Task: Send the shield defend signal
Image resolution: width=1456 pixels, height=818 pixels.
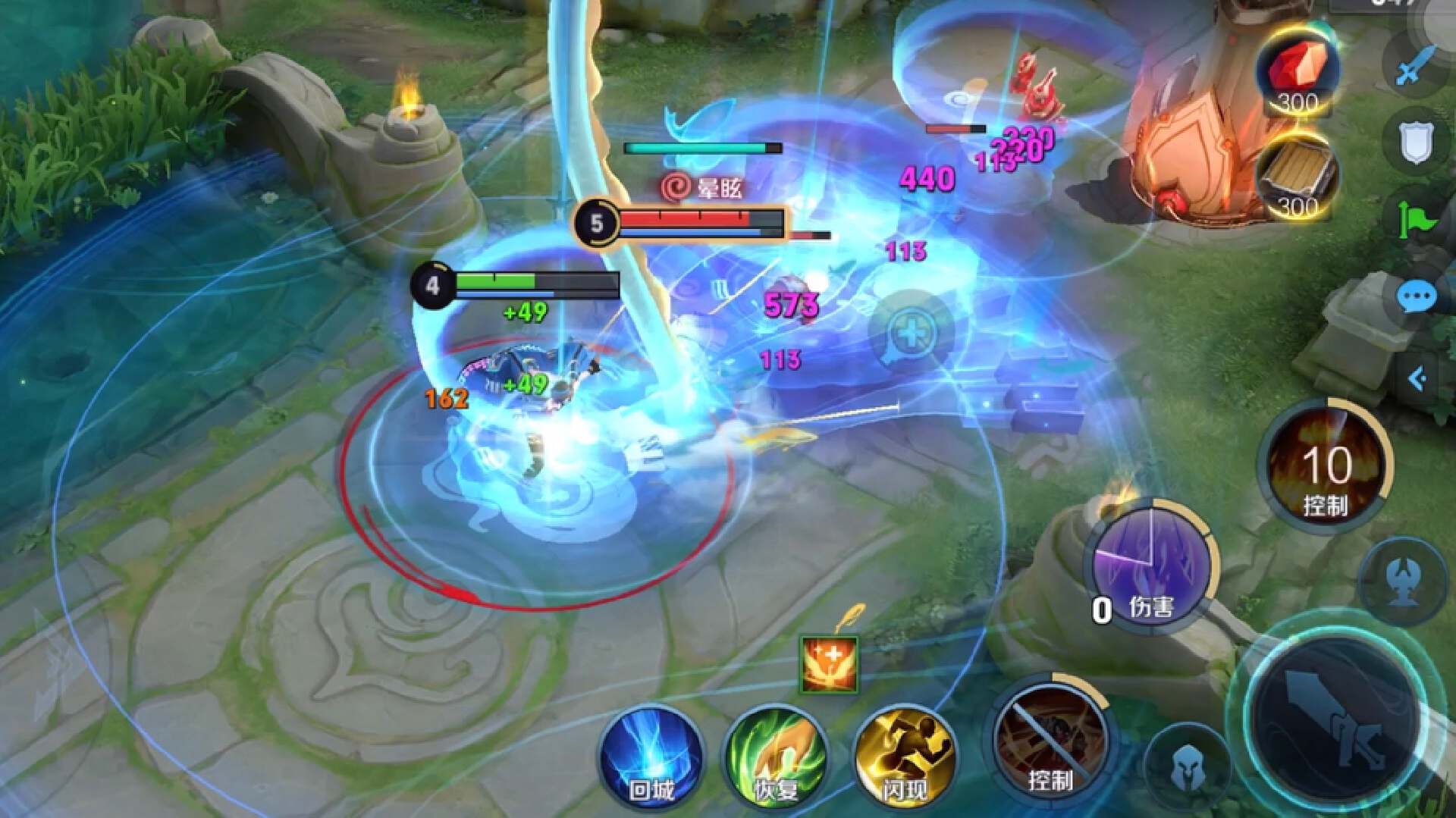Action: point(1417,143)
